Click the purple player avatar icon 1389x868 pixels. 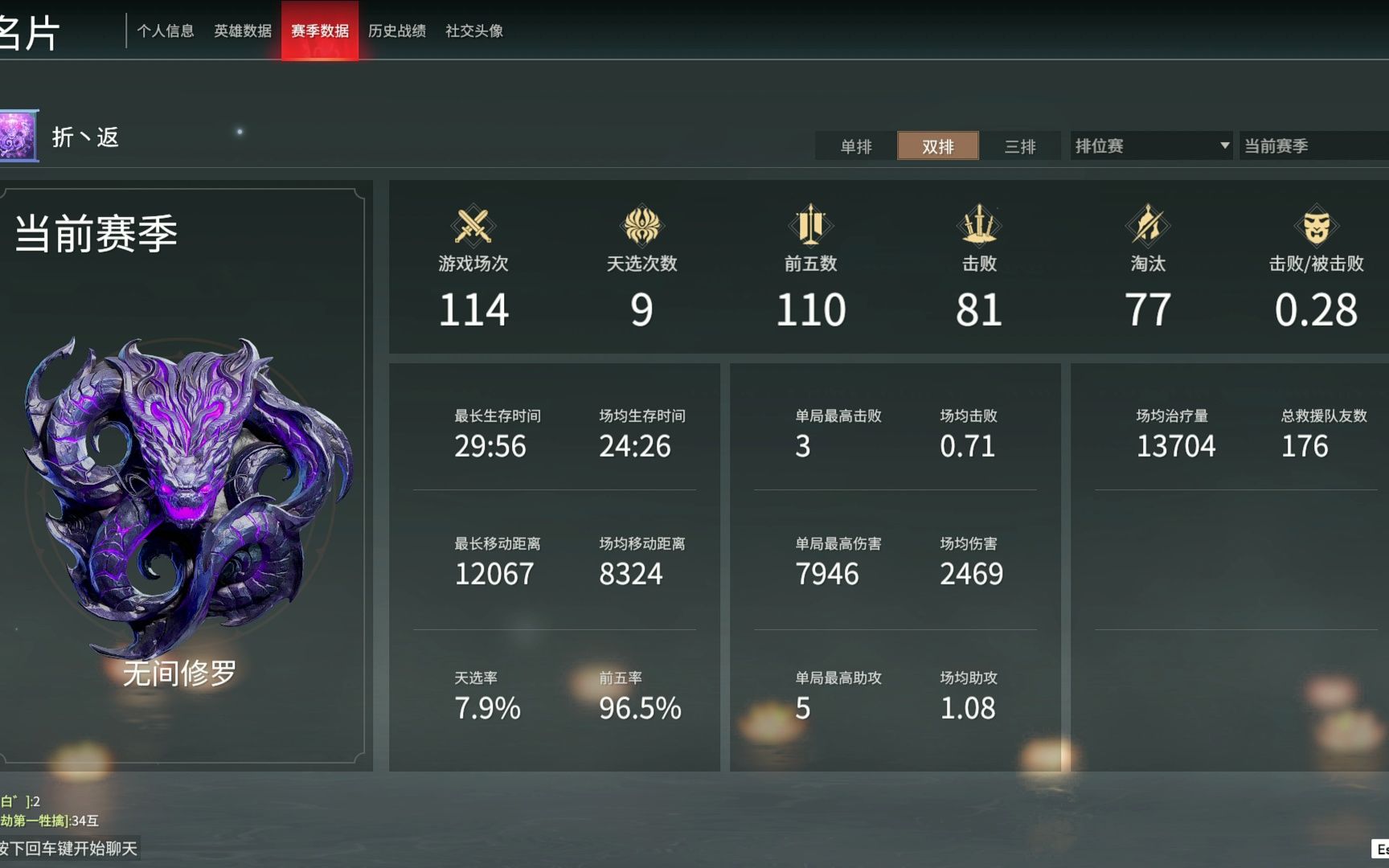pos(18,136)
